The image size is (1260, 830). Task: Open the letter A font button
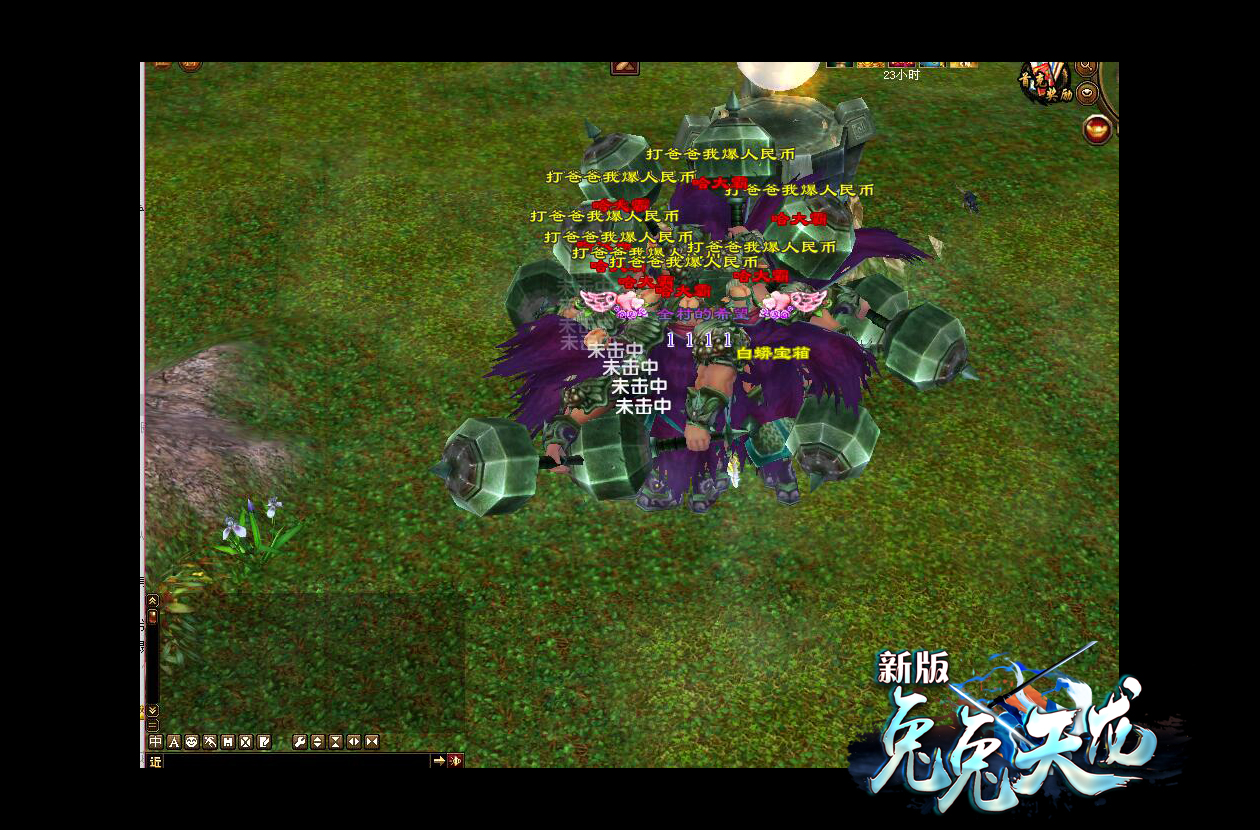pos(174,742)
